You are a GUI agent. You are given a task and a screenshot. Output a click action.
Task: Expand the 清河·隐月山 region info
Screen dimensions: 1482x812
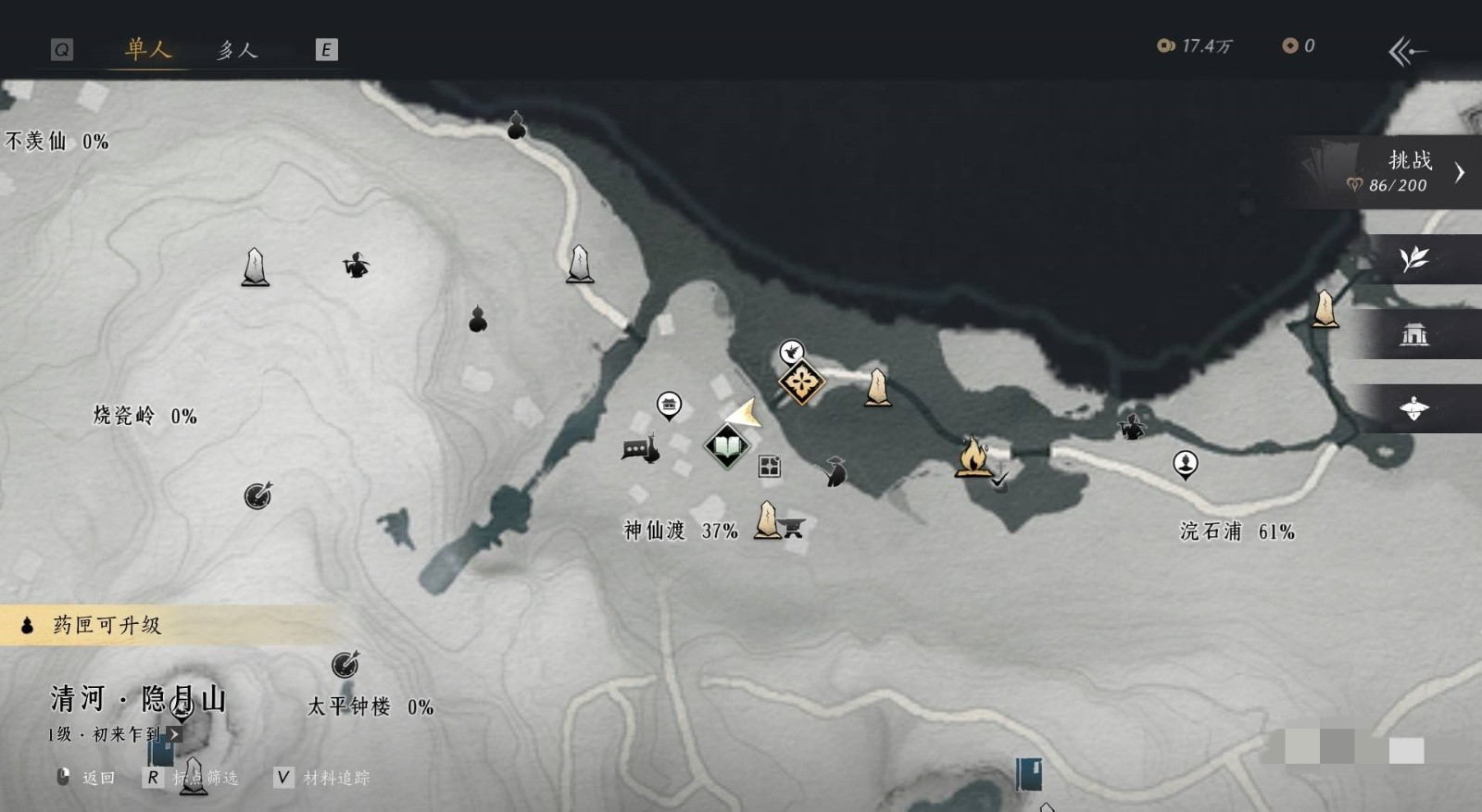173,734
